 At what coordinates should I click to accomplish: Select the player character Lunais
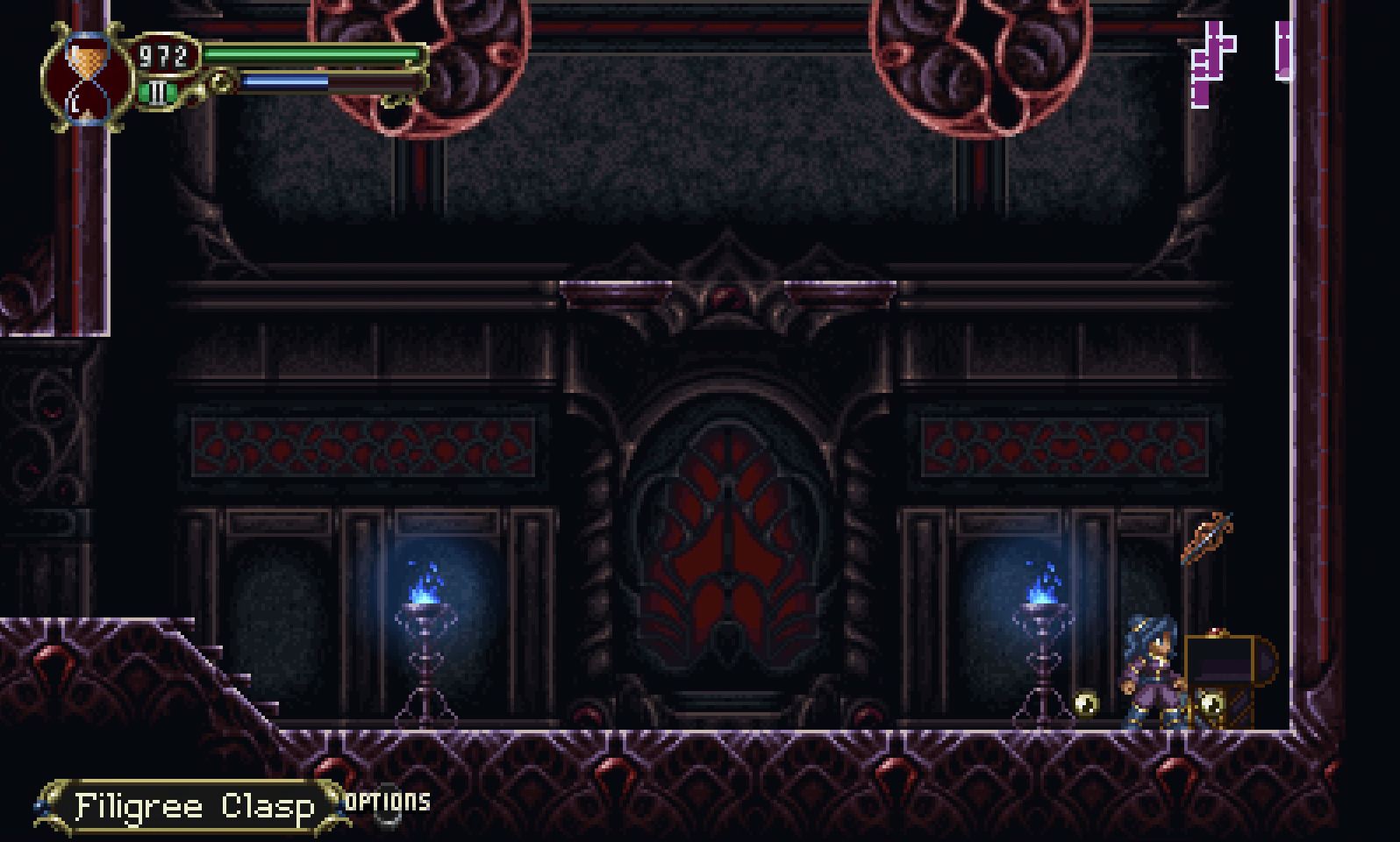(x=1149, y=675)
